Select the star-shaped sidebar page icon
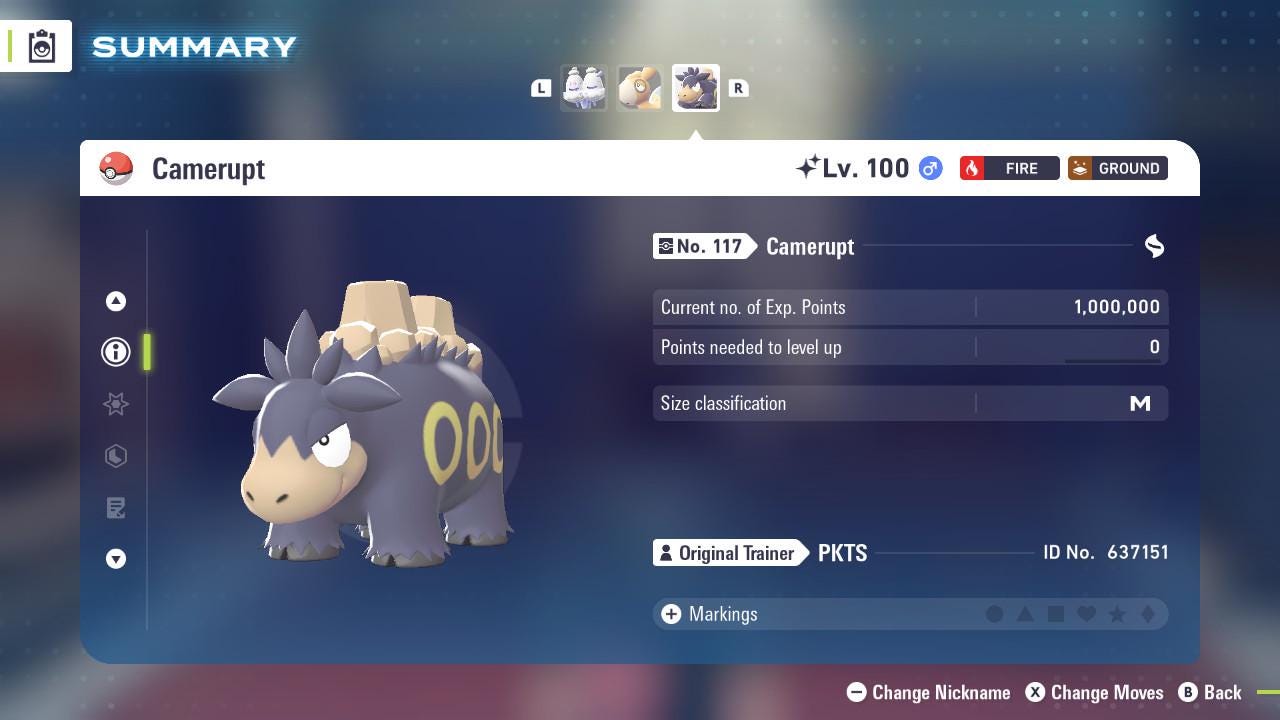 pos(116,404)
